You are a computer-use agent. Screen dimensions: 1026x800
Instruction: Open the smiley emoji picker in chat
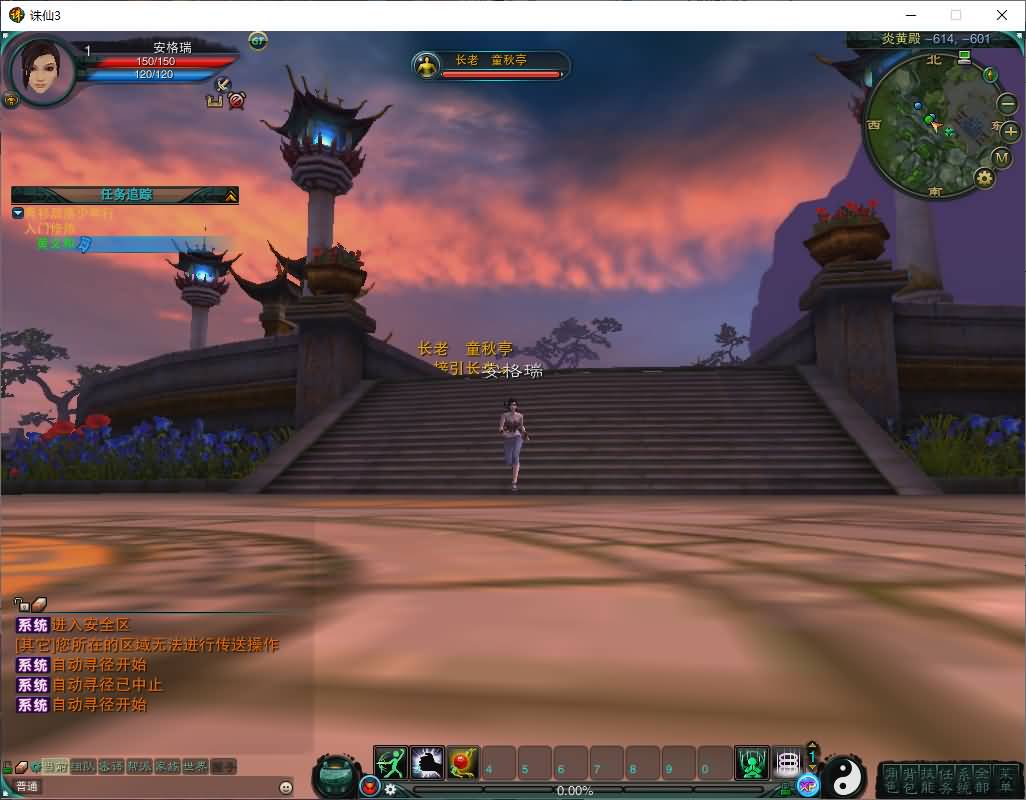(x=286, y=787)
